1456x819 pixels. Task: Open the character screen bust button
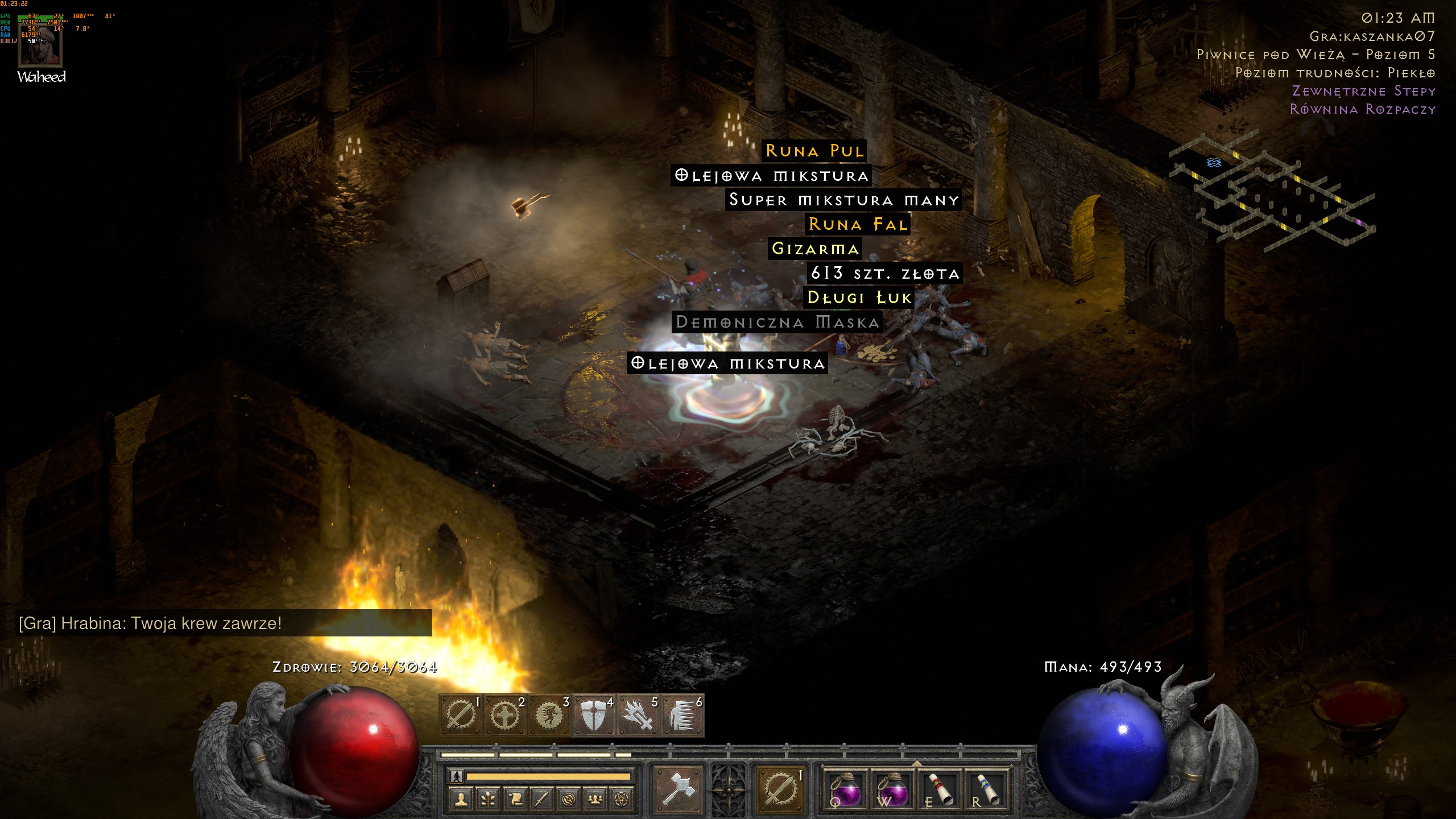tap(461, 800)
